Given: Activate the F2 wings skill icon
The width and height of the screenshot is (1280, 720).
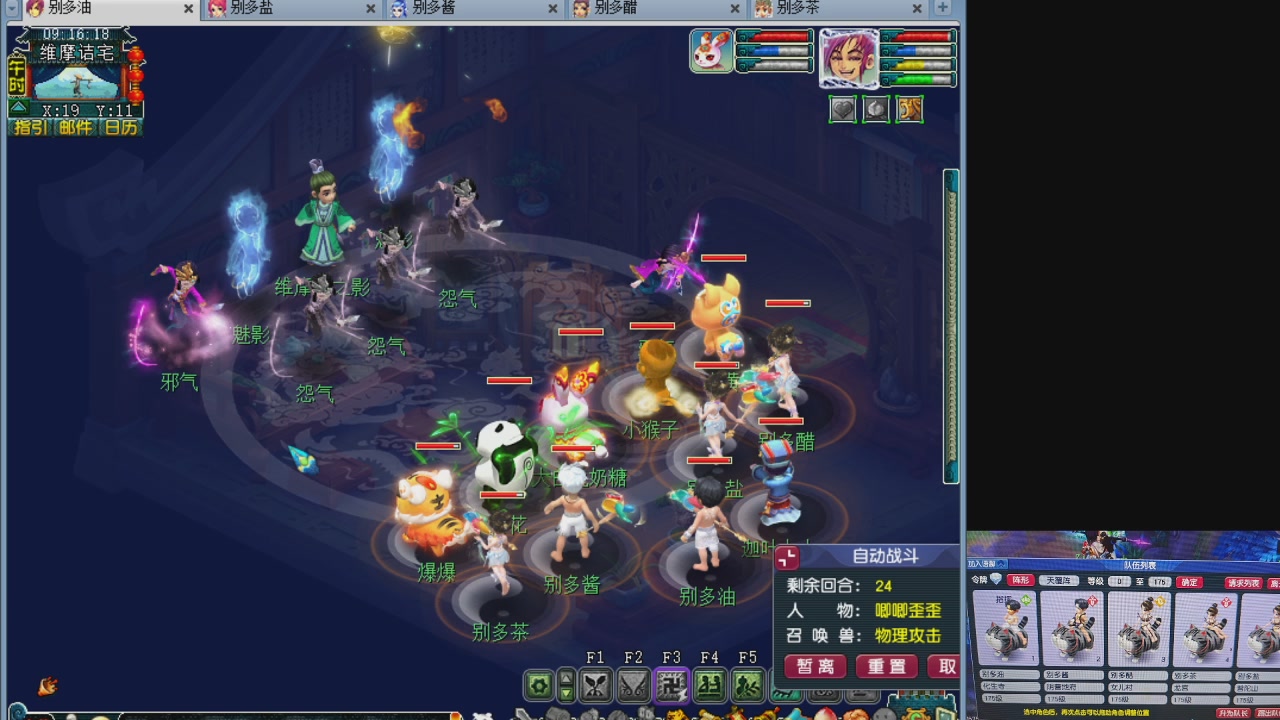Looking at the screenshot, I should 633,686.
